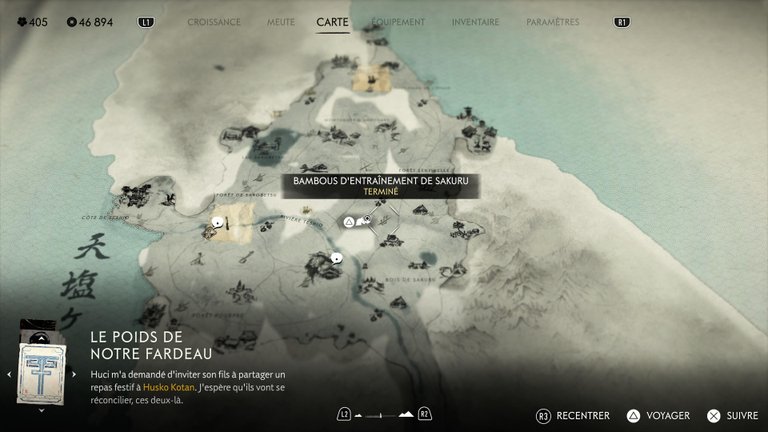
Task: Show the next quest card with right arrow
Action: point(74,374)
